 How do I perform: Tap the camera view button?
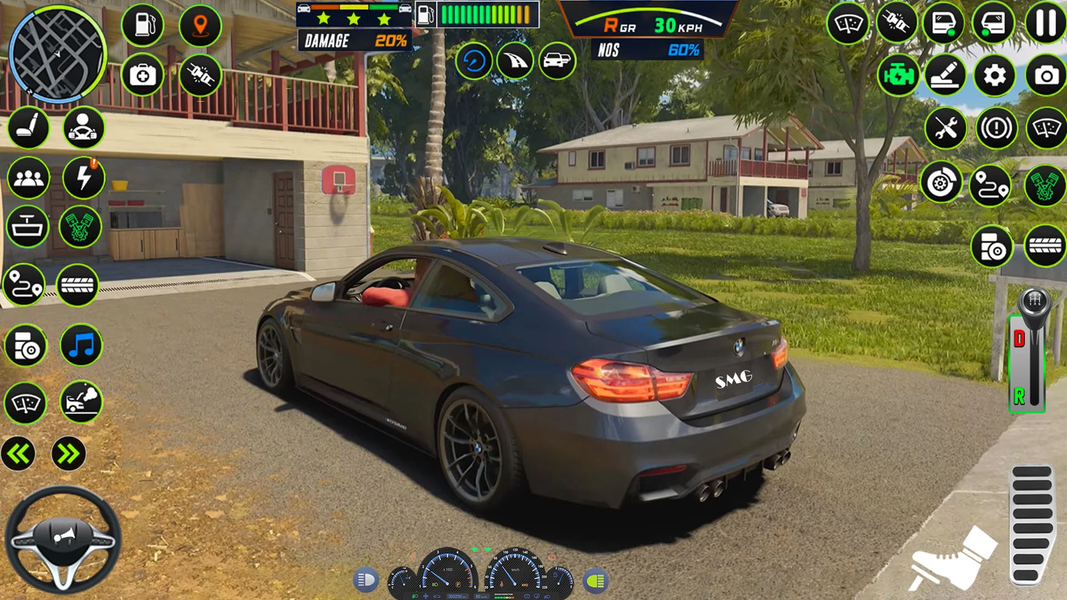coord(1045,76)
